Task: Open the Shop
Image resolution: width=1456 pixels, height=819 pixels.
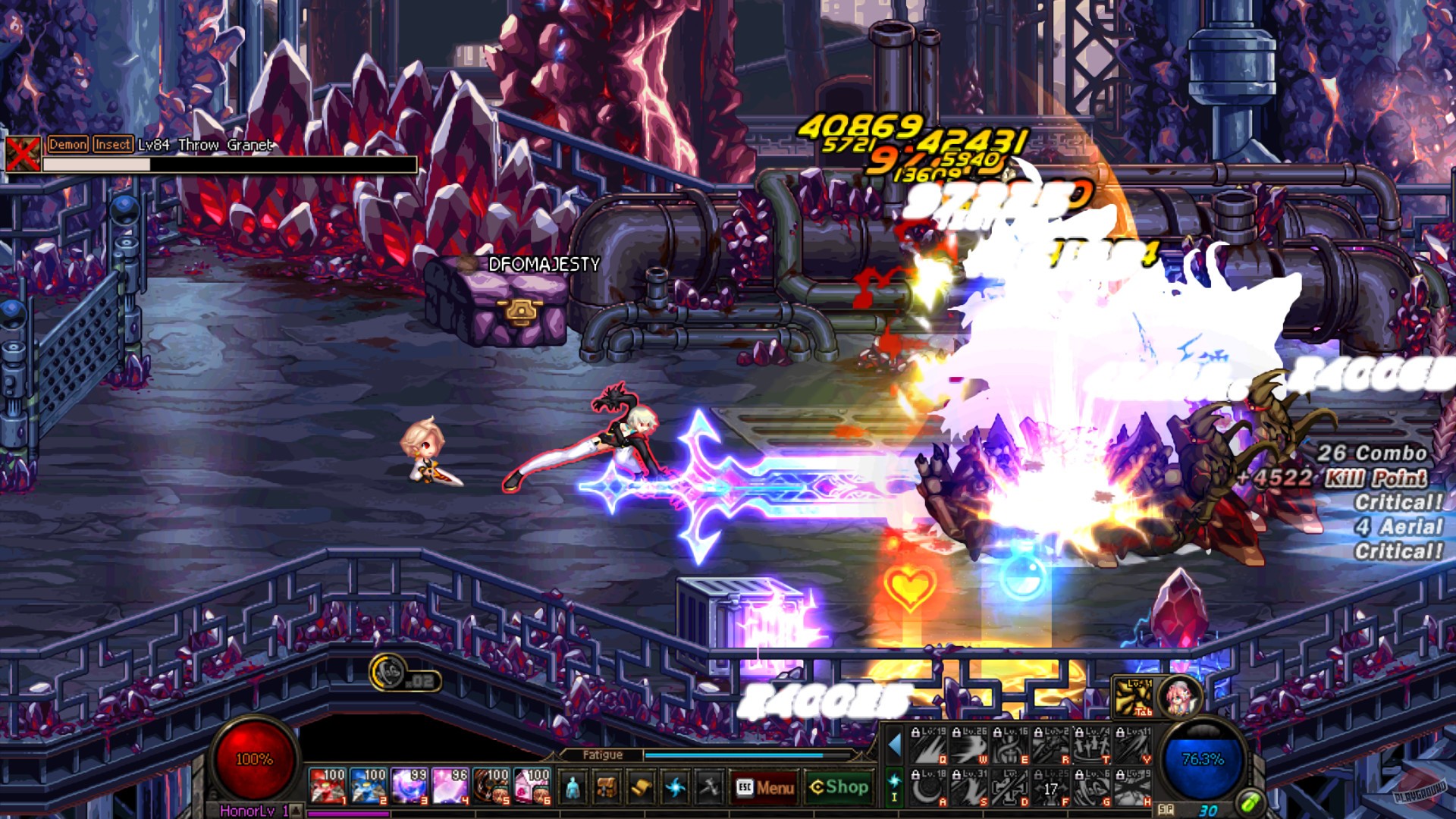Action: [840, 787]
